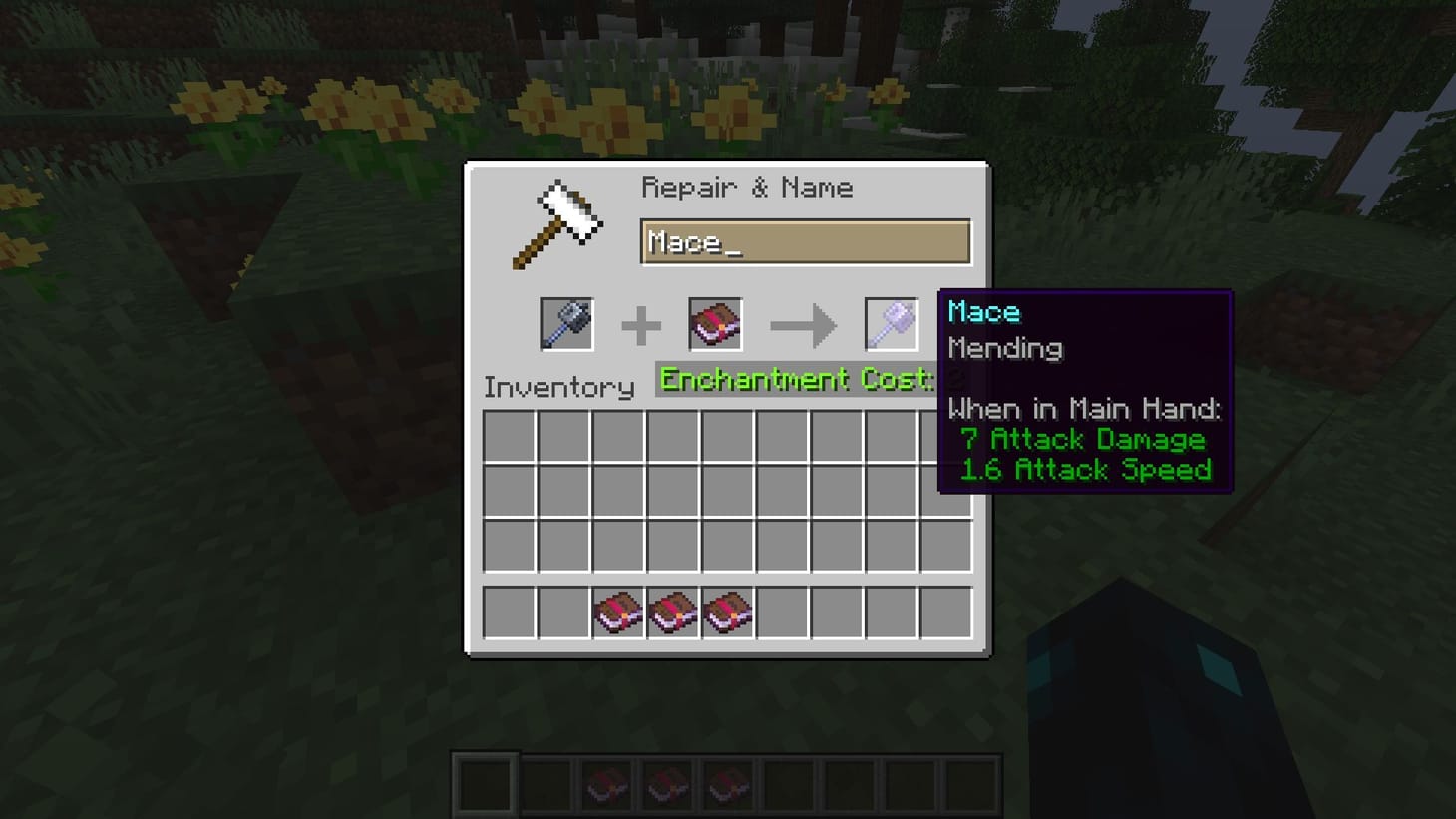
Task: Click the Inventory label
Action: (x=557, y=387)
